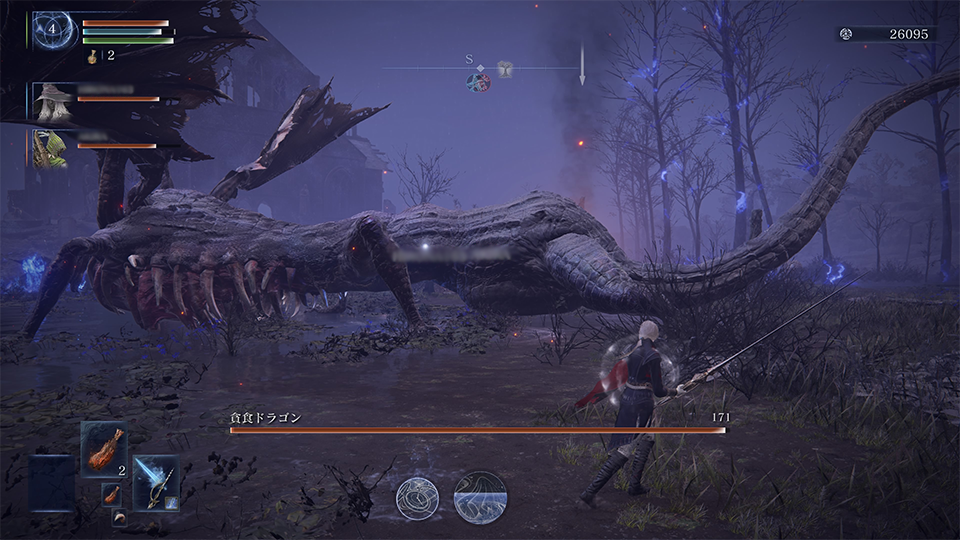Select the grey-hatted teammate portrait
This screenshot has height=540, width=960.
[x=52, y=101]
